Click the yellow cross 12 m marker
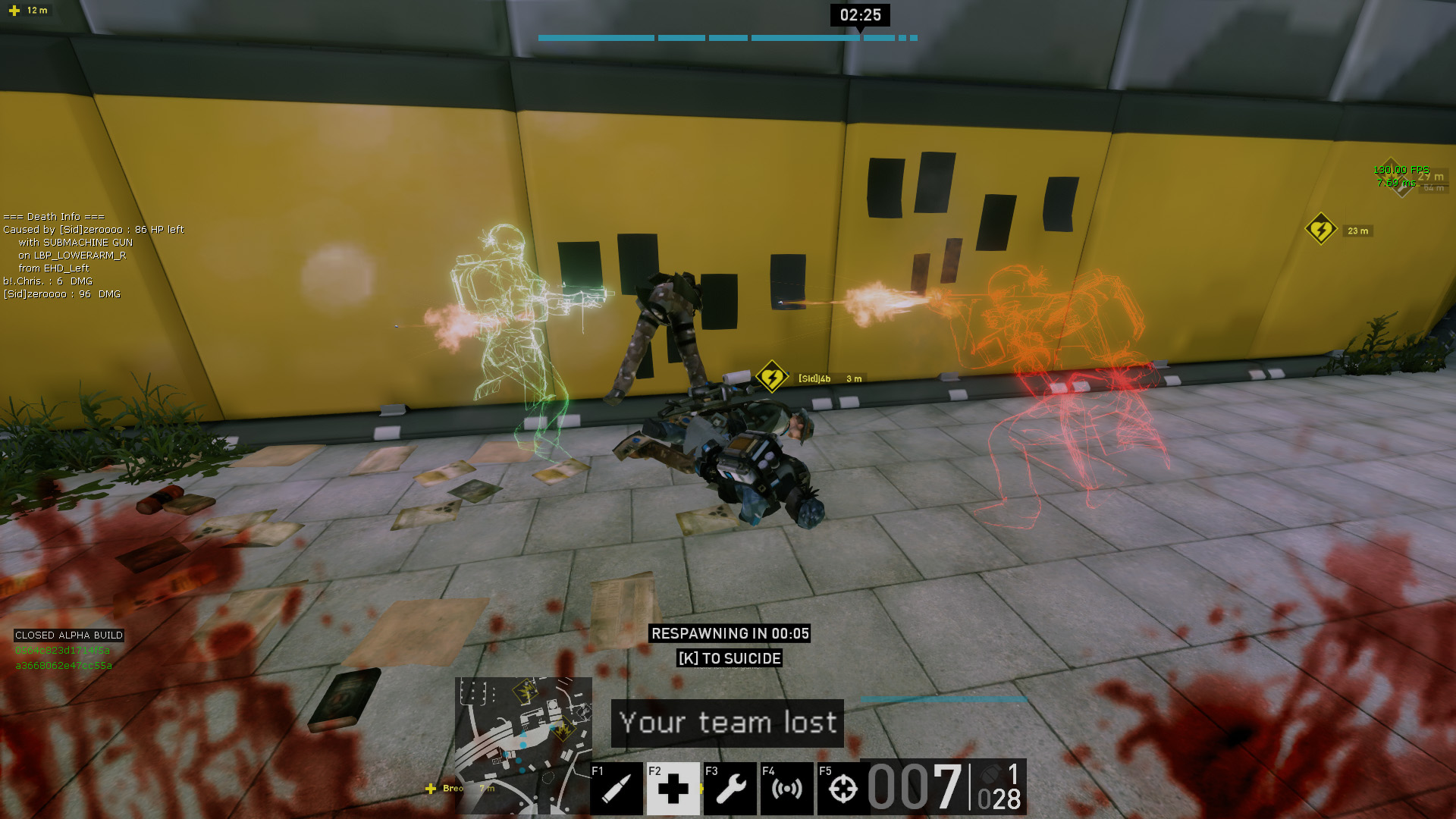 click(14, 11)
